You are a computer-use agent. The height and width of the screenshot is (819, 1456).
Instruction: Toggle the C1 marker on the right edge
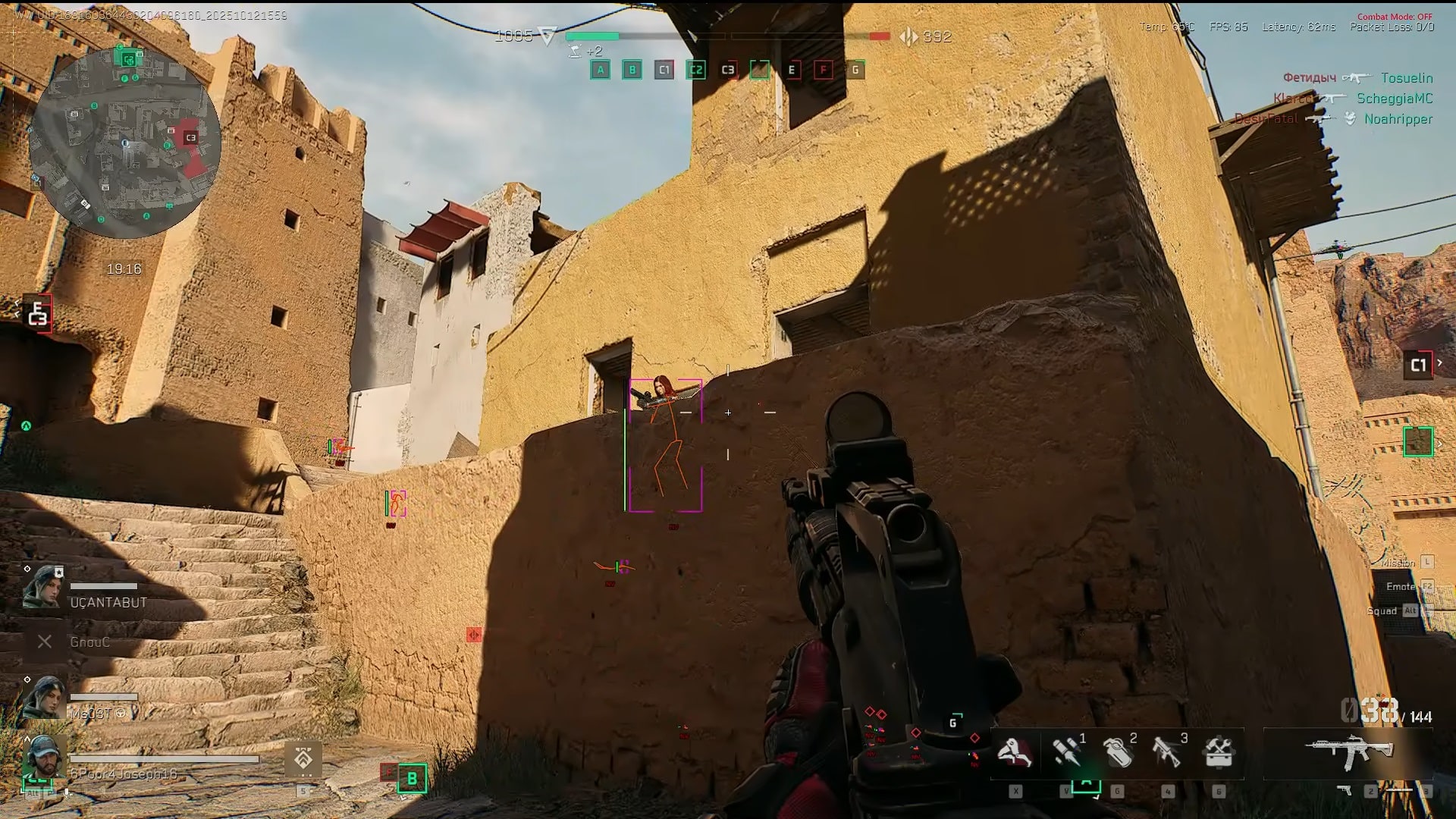tap(1420, 364)
